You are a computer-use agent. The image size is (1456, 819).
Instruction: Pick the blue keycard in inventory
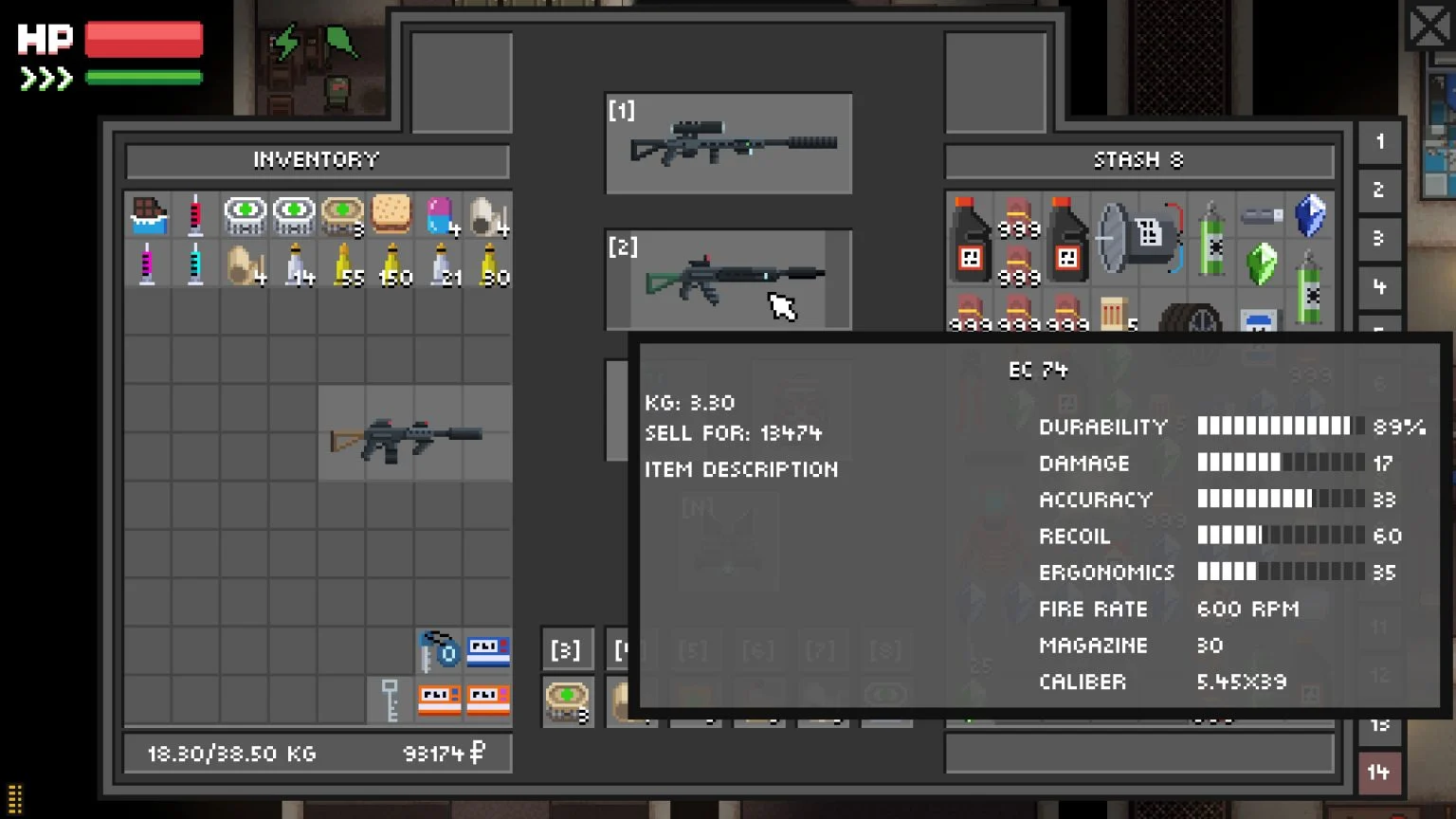488,651
